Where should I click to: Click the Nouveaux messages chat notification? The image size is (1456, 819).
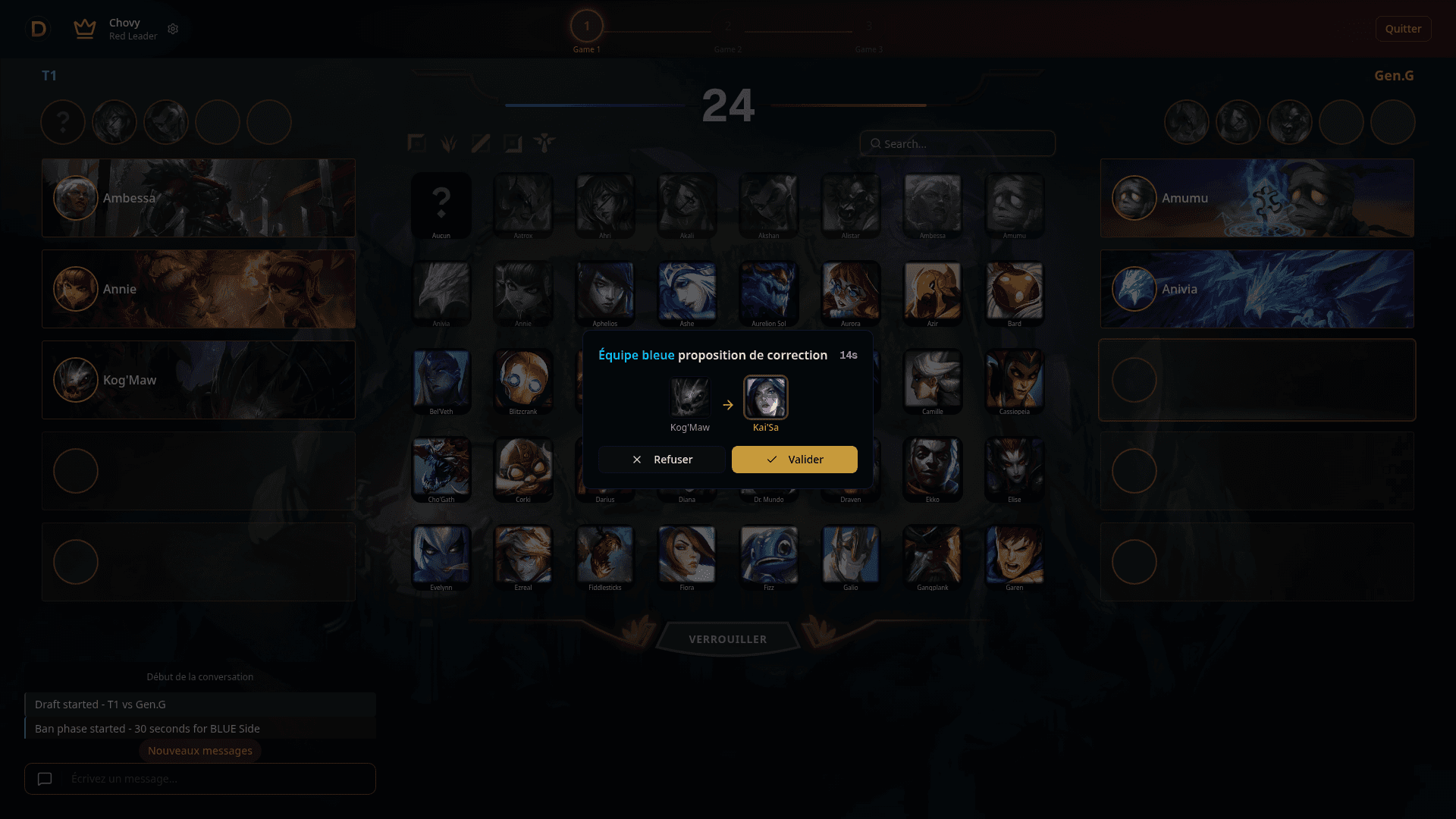(x=199, y=750)
